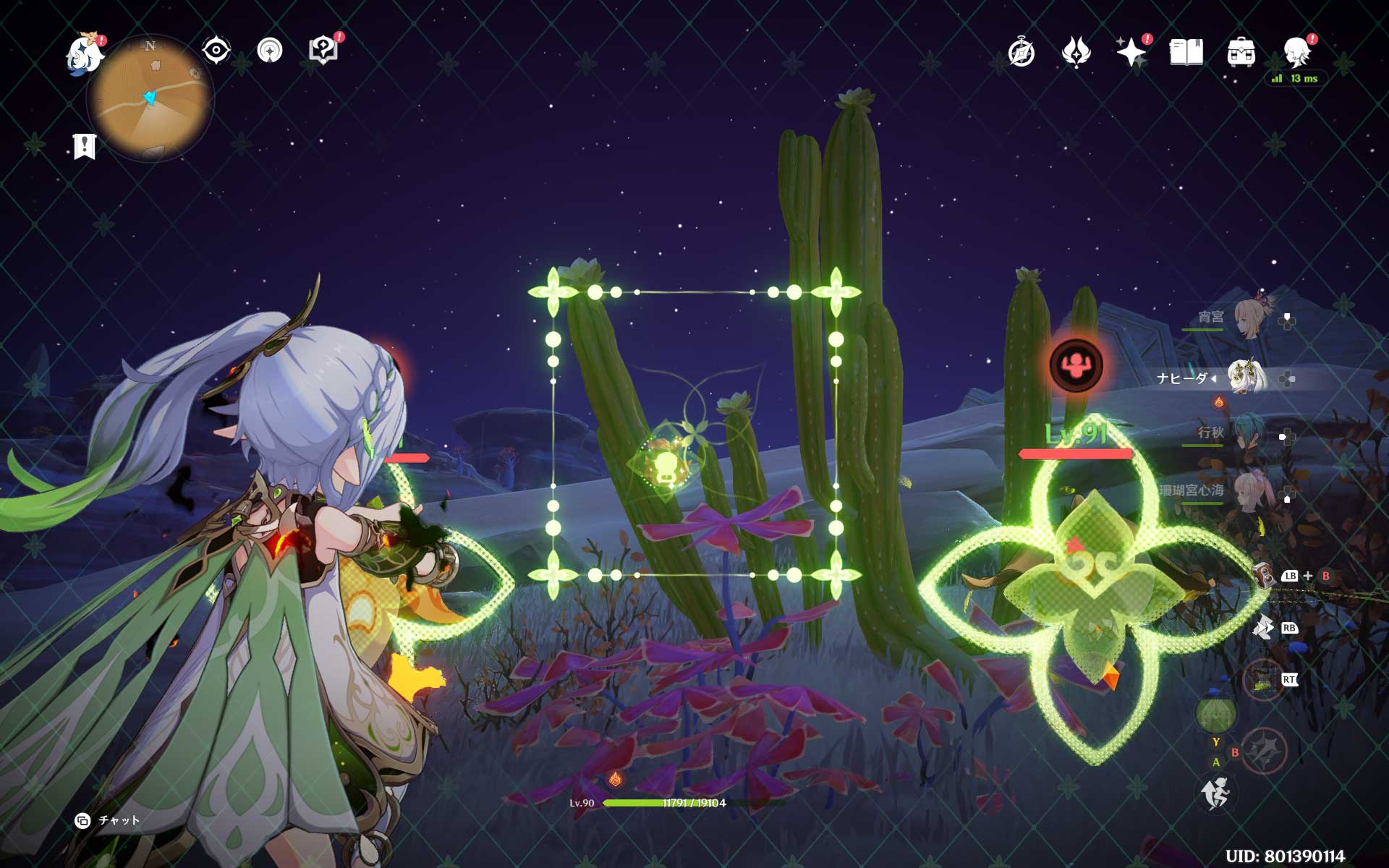This screenshot has width=1389, height=868.
Task: Open the backpack inventory
Action: coord(1241,53)
